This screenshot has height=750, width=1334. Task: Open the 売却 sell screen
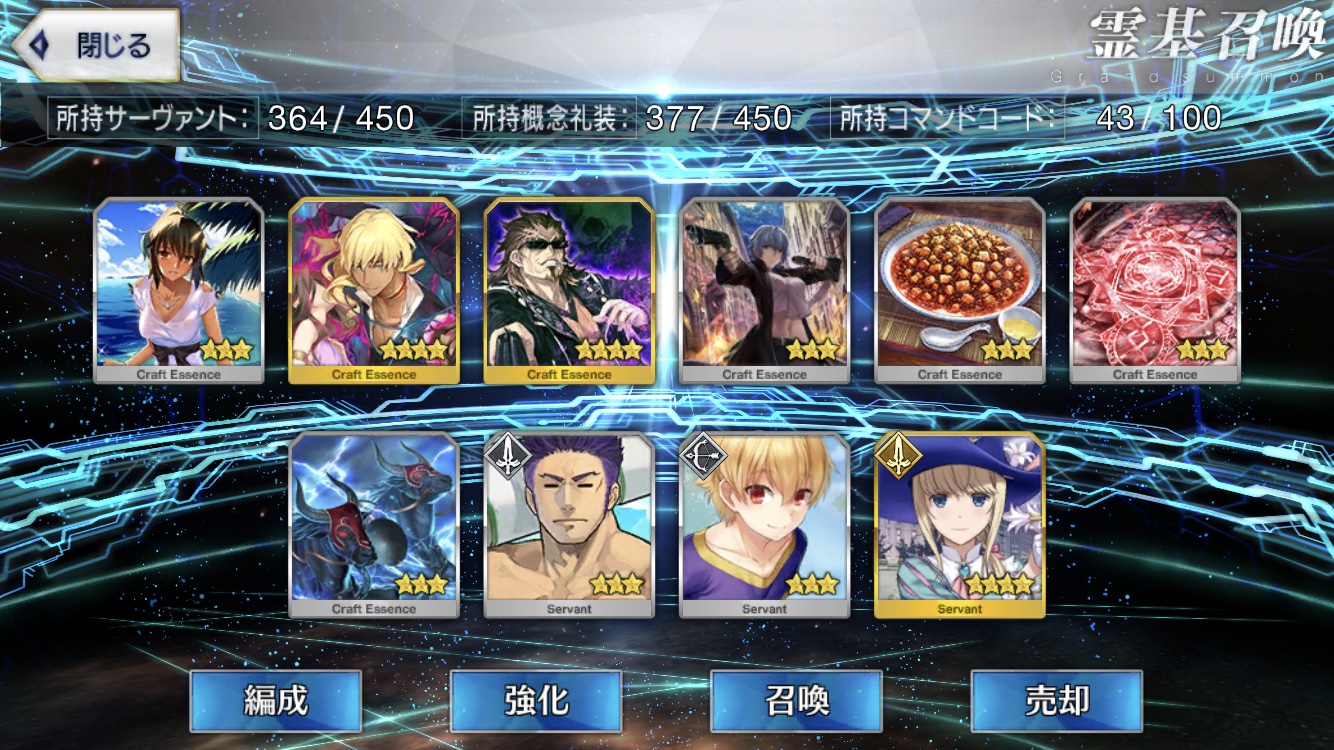click(1056, 701)
